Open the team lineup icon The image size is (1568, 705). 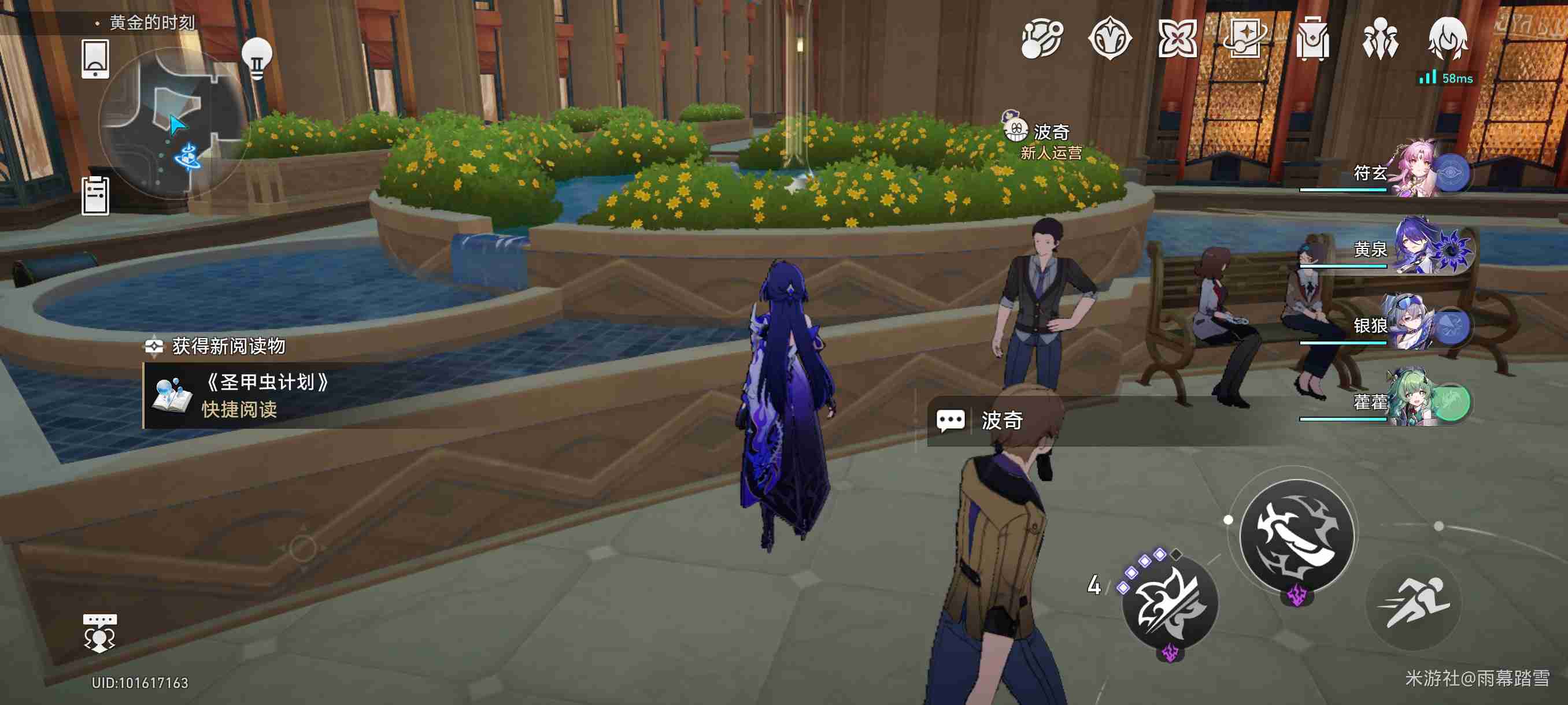coord(1380,39)
